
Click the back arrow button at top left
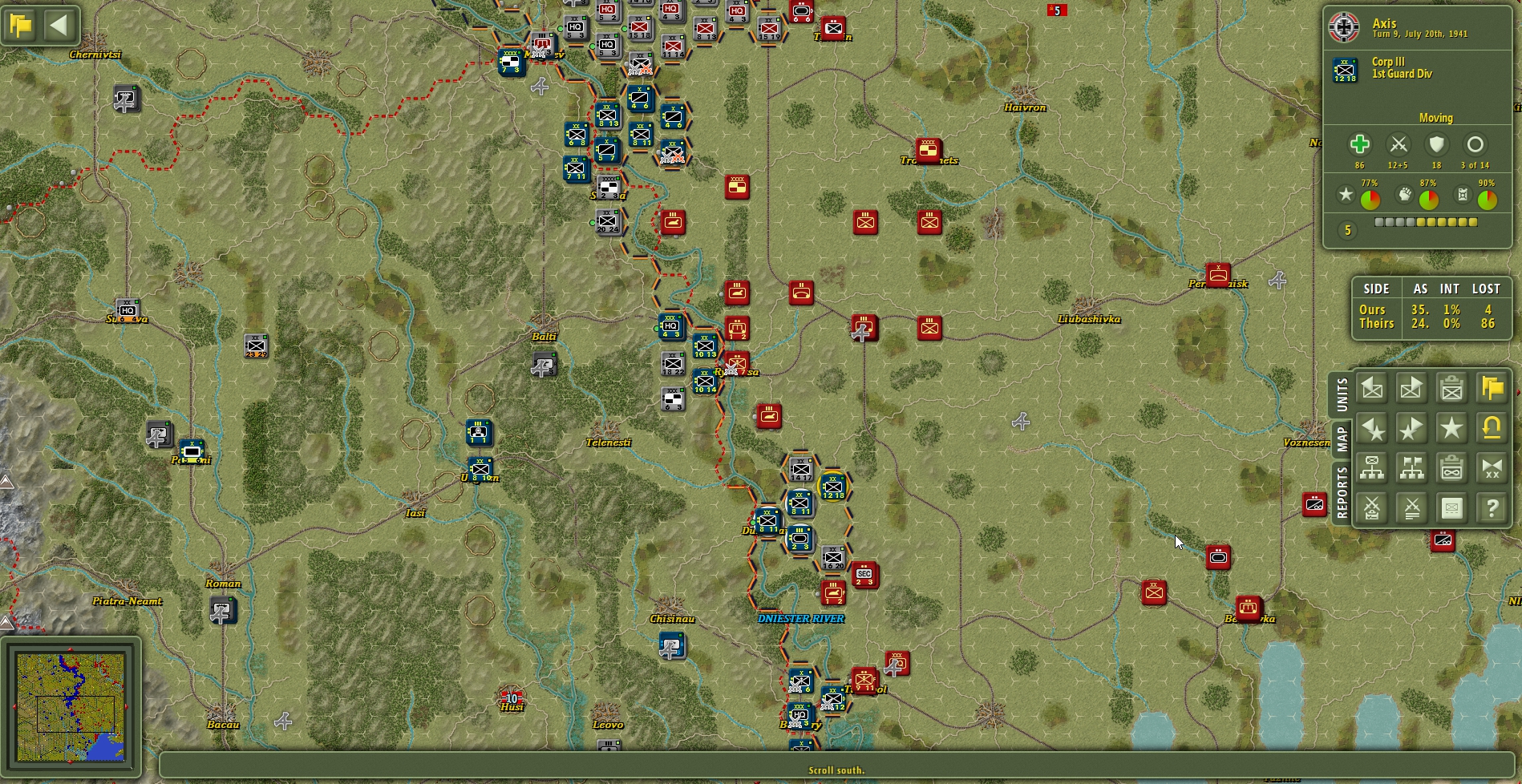click(x=58, y=25)
